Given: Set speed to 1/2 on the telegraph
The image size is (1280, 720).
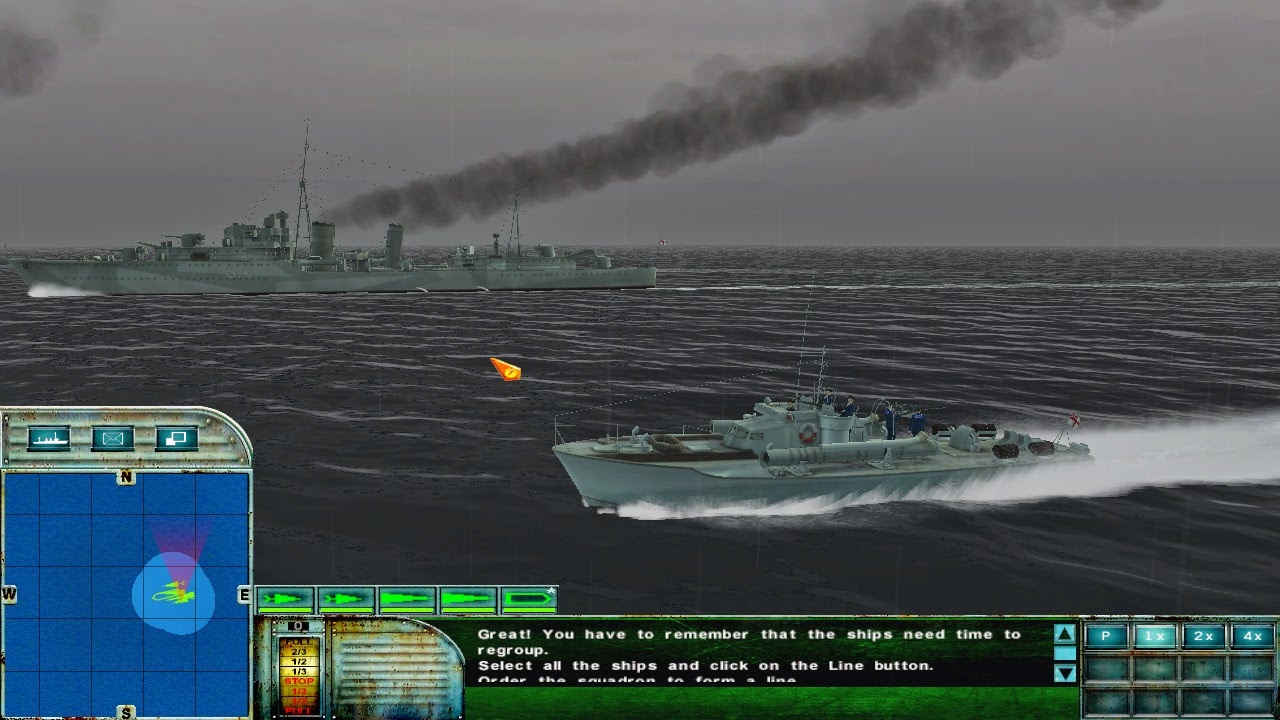Looking at the screenshot, I should click(x=297, y=661).
